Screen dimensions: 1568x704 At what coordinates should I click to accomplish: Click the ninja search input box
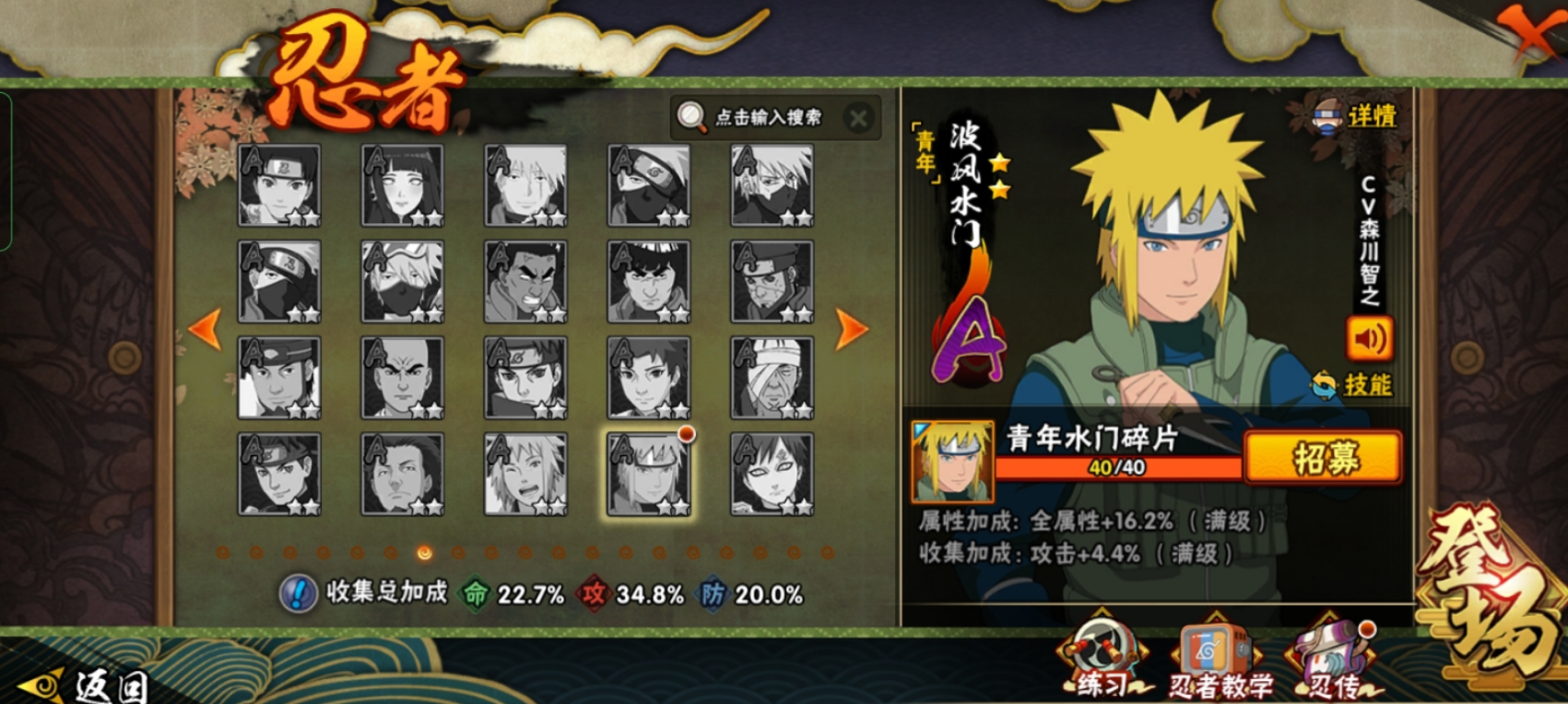click(765, 117)
